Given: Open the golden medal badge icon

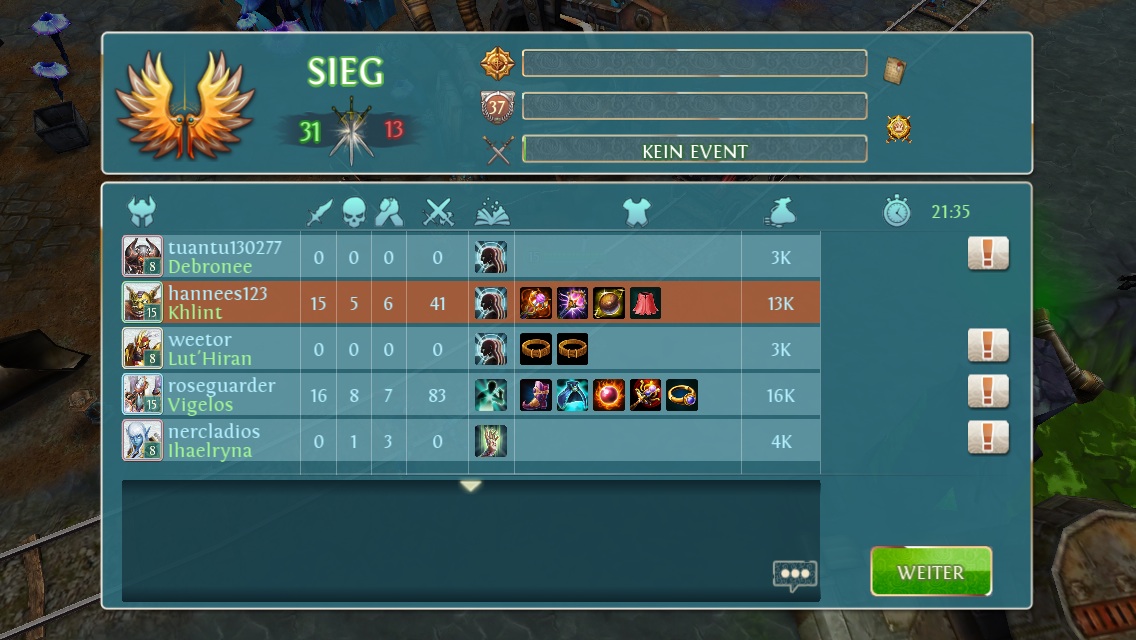Looking at the screenshot, I should (898, 129).
